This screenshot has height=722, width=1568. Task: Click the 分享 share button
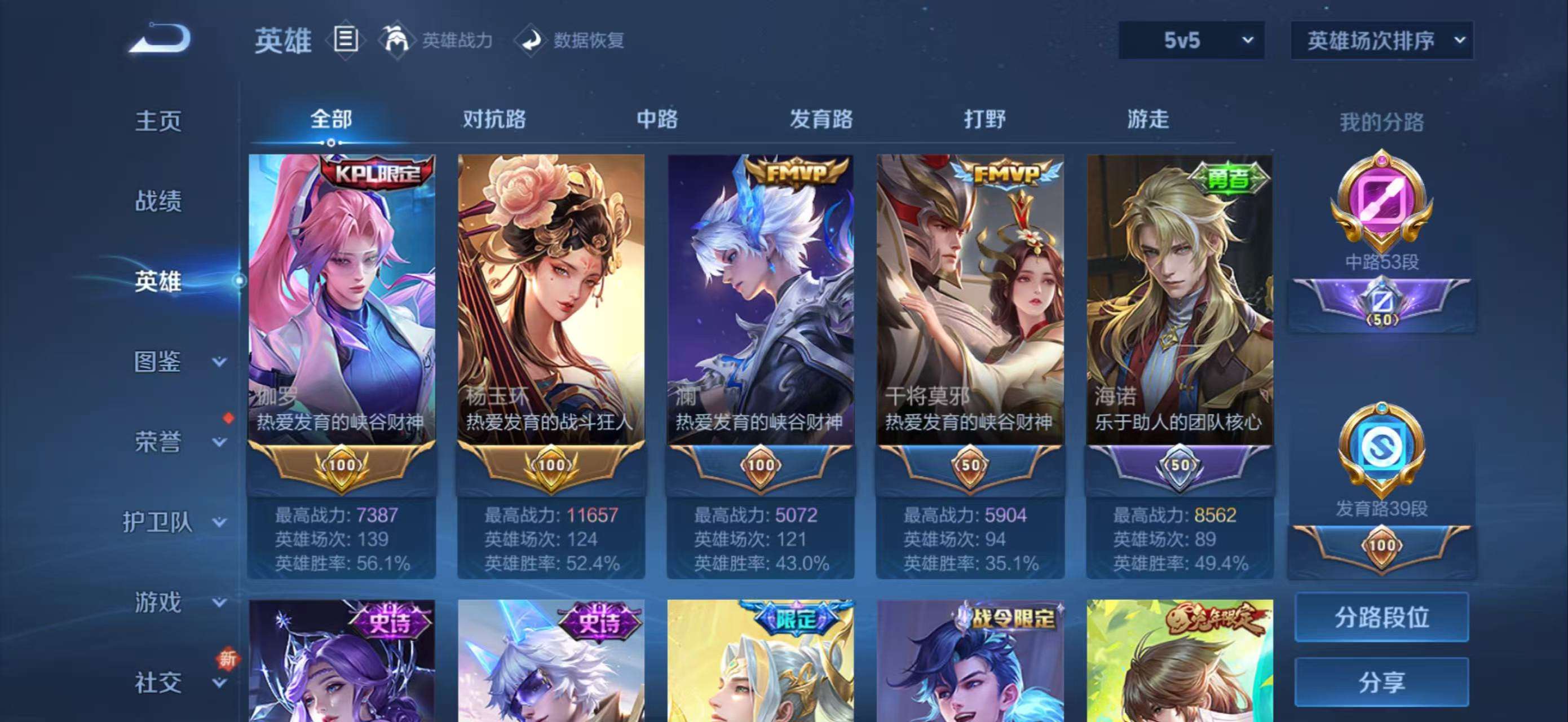[x=1381, y=682]
